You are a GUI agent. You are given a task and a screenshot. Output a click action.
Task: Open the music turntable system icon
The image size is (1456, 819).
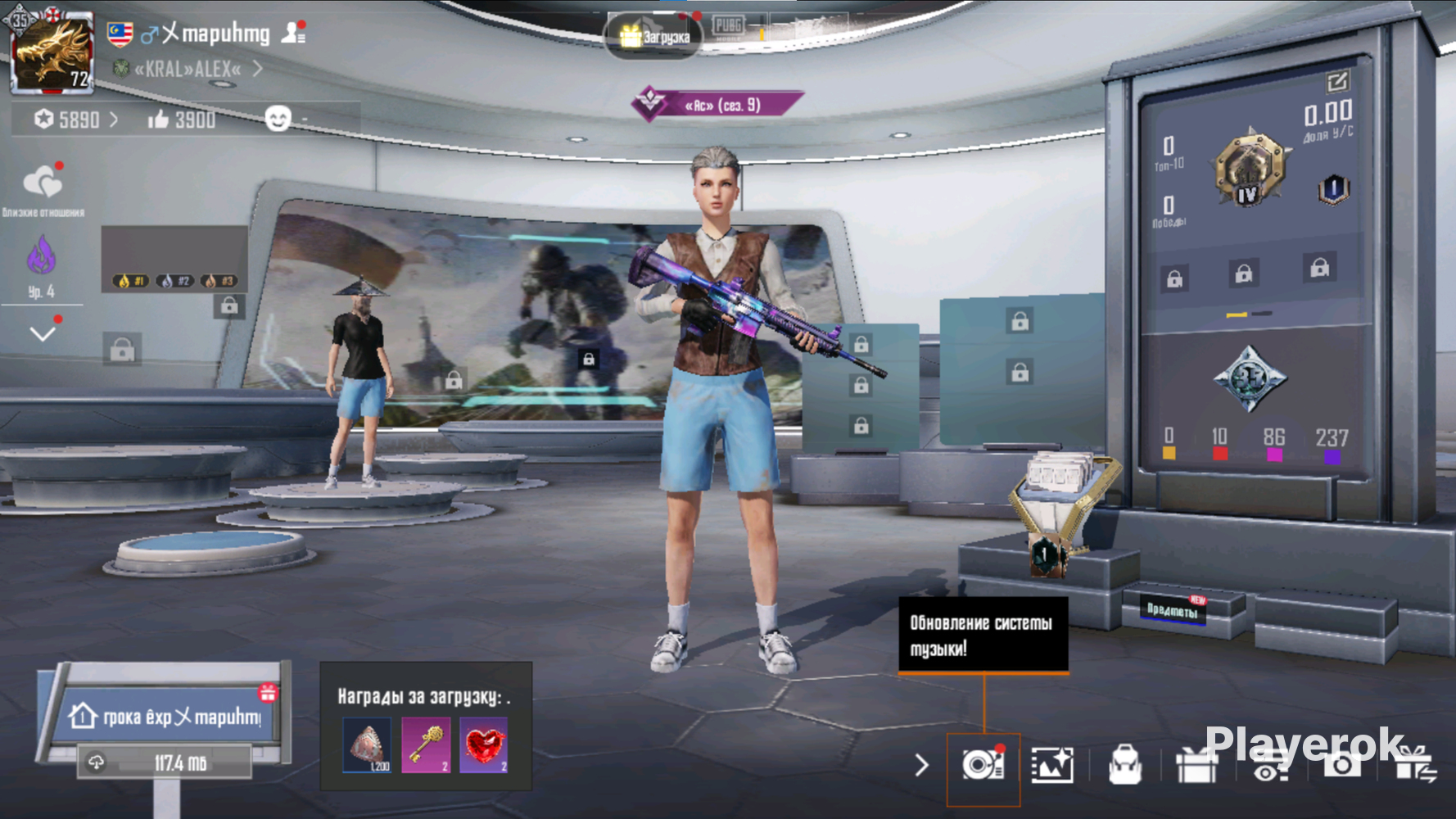(983, 766)
